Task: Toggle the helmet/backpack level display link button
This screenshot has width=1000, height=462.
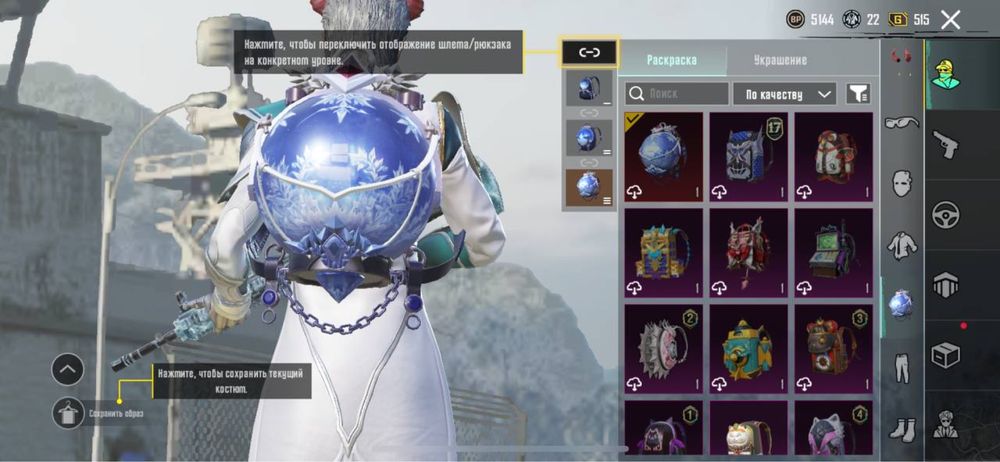Action: [590, 52]
